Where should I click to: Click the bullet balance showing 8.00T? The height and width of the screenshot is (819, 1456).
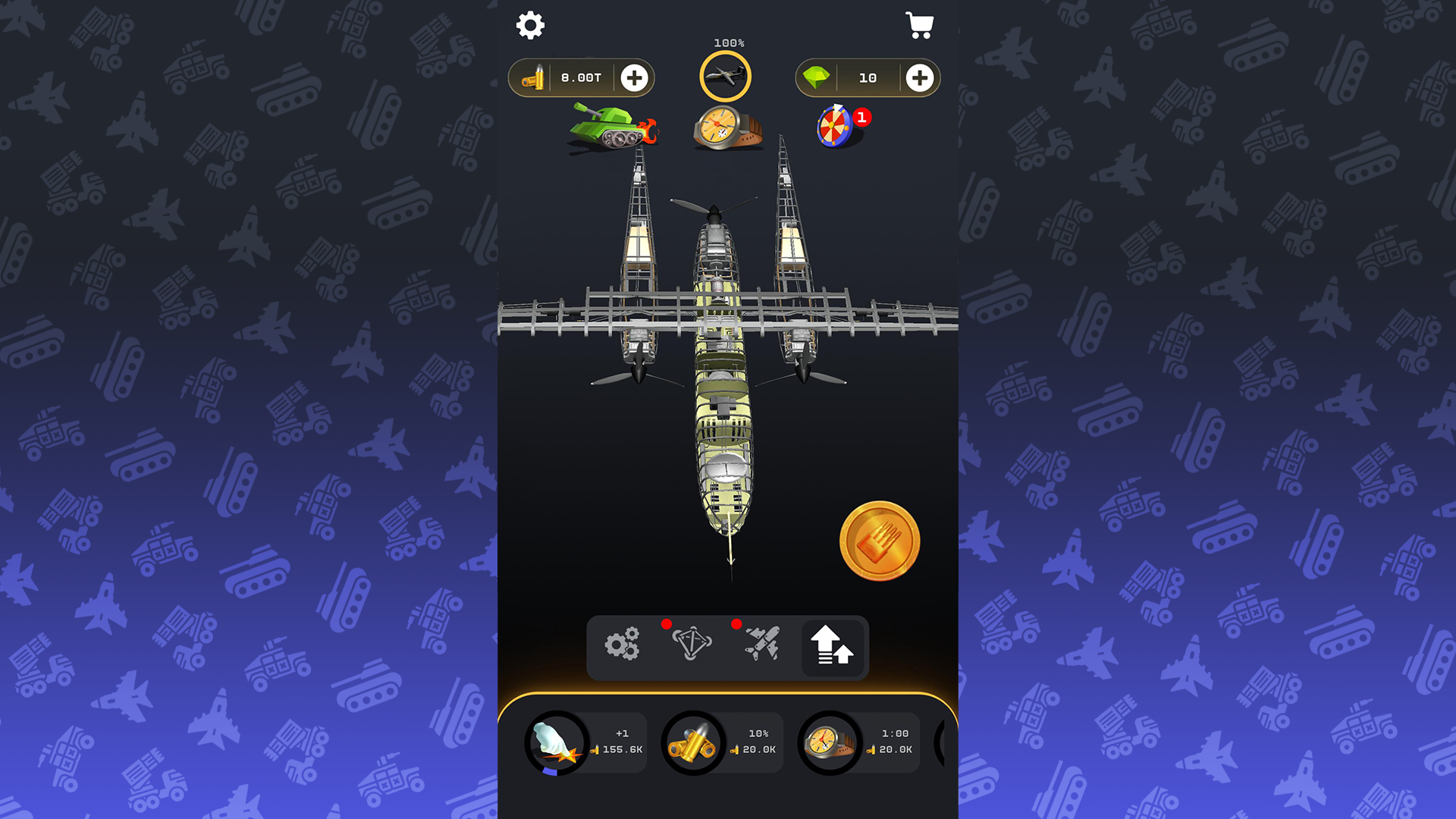pos(581,77)
